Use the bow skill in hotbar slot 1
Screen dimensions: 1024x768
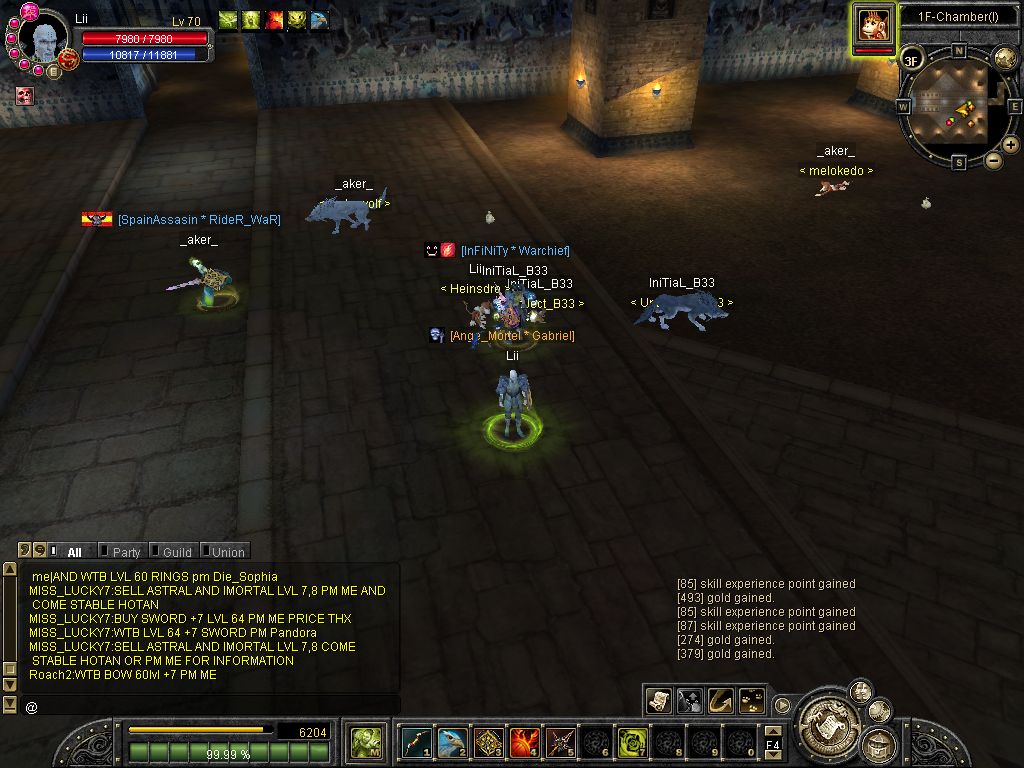(x=416, y=742)
